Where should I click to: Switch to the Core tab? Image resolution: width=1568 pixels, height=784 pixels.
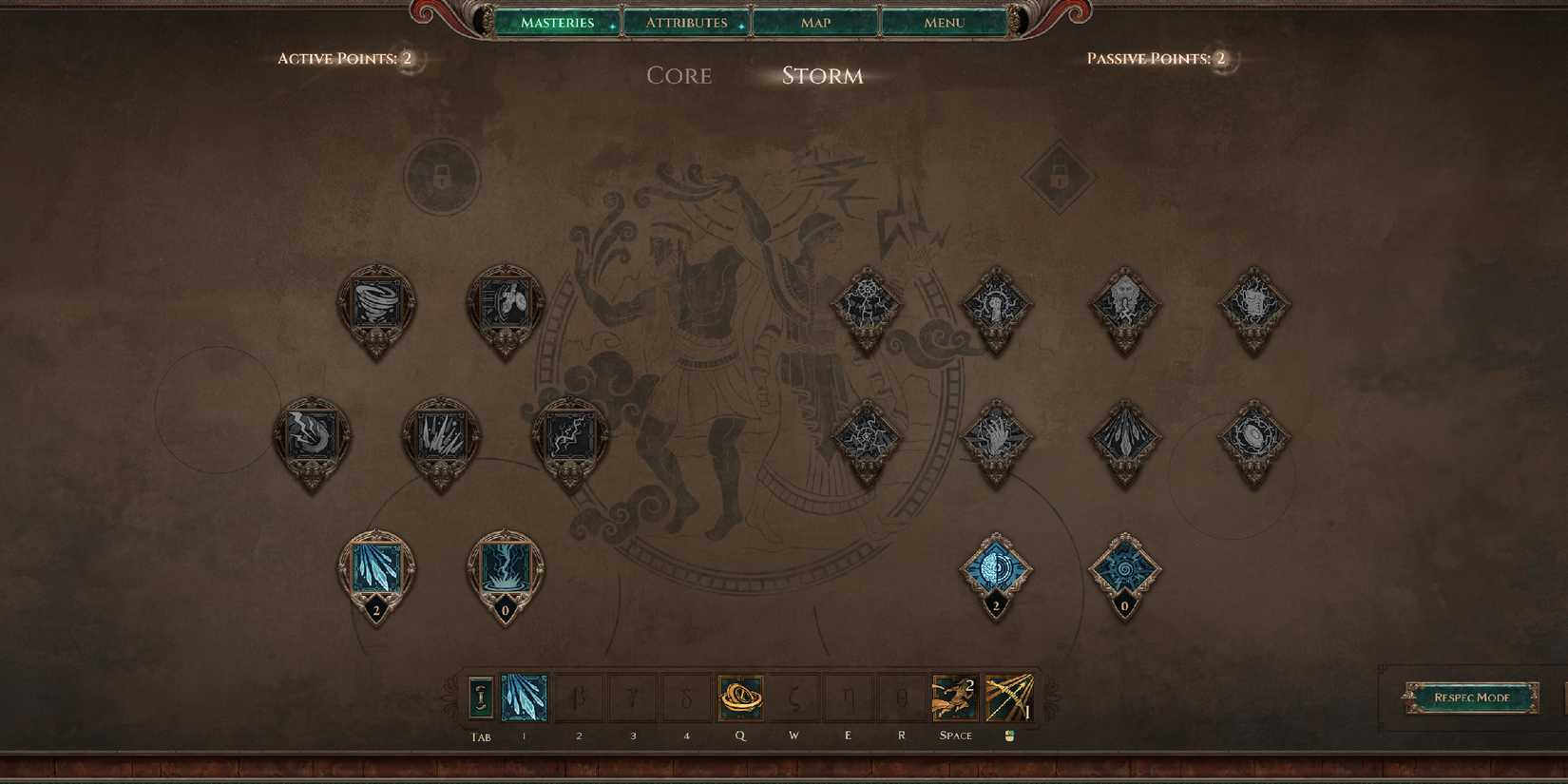(679, 76)
